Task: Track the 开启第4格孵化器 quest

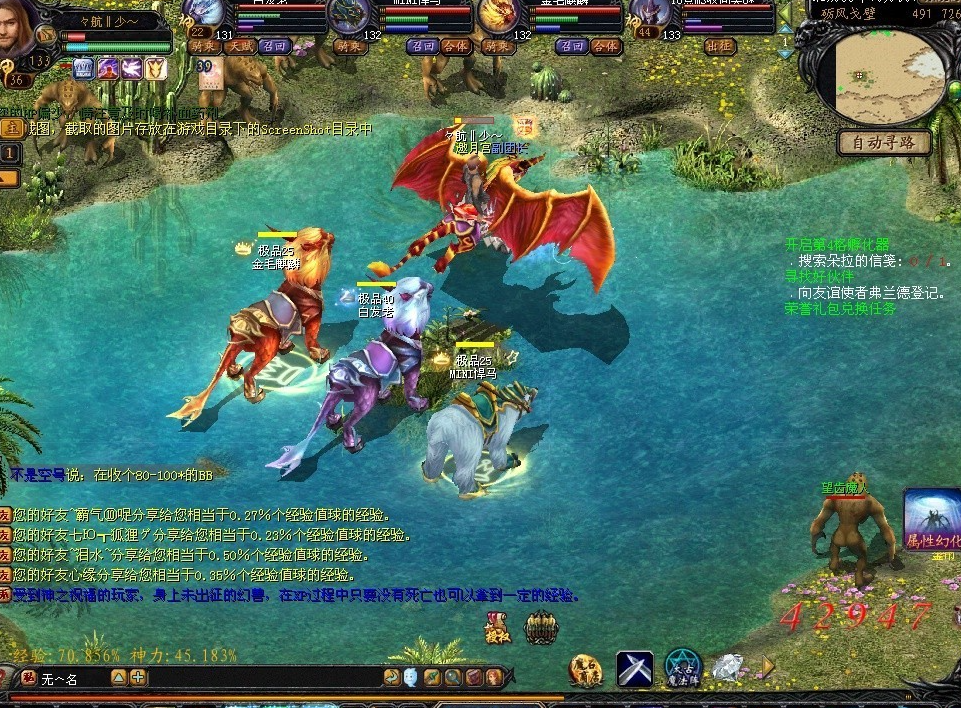Action: click(837, 244)
